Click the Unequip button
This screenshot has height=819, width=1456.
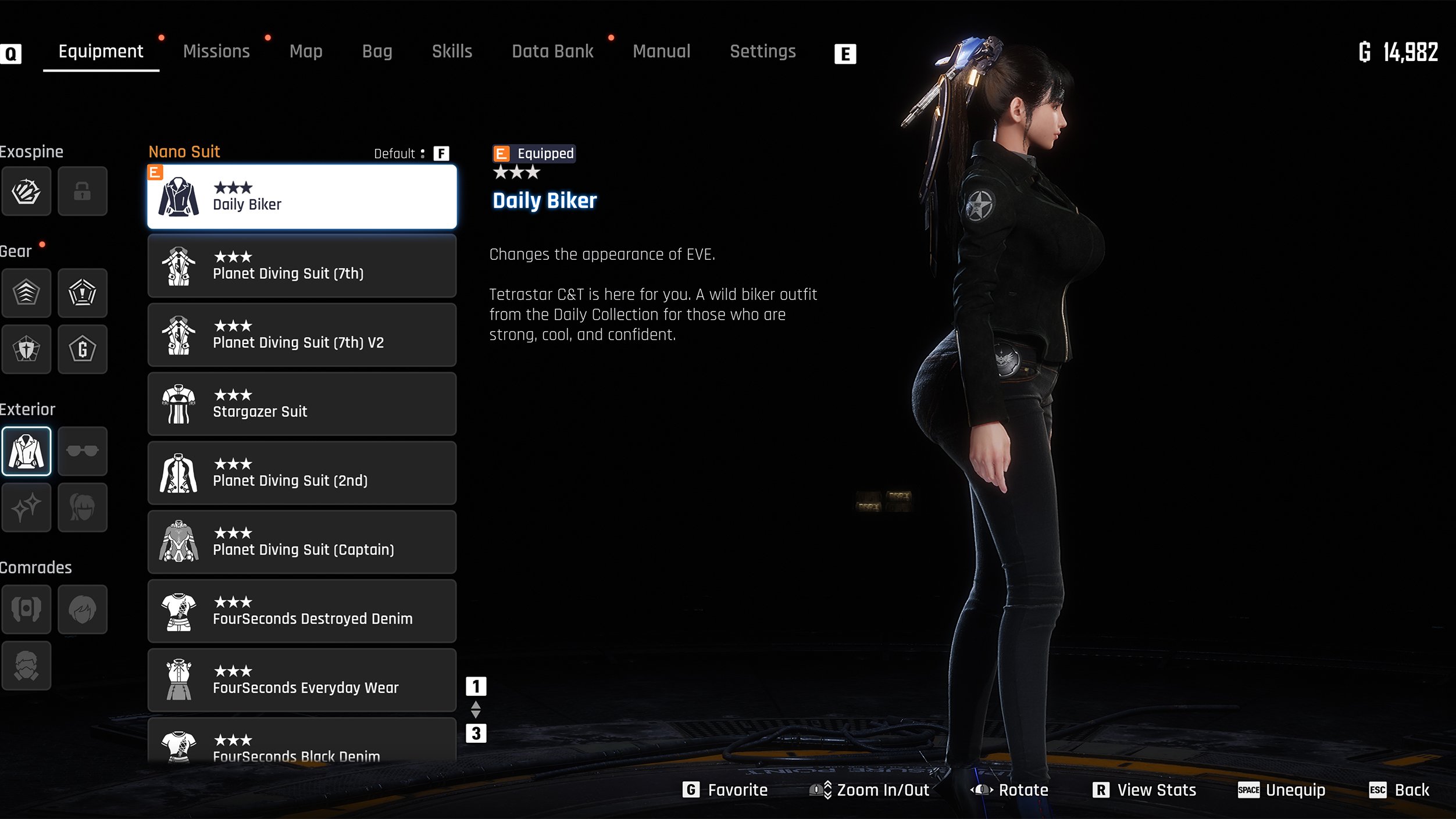point(1282,790)
